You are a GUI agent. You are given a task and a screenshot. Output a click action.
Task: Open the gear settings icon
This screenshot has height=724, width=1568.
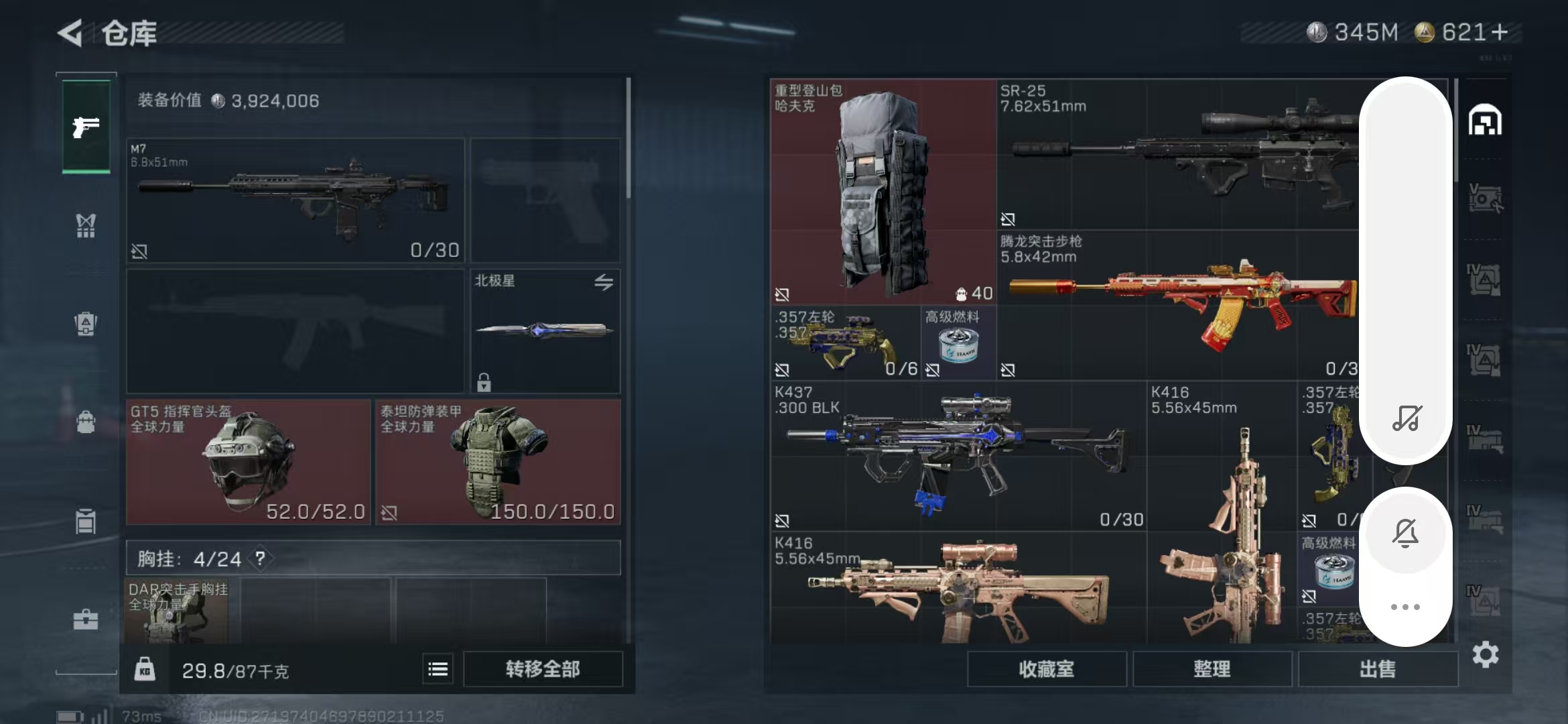1486,655
